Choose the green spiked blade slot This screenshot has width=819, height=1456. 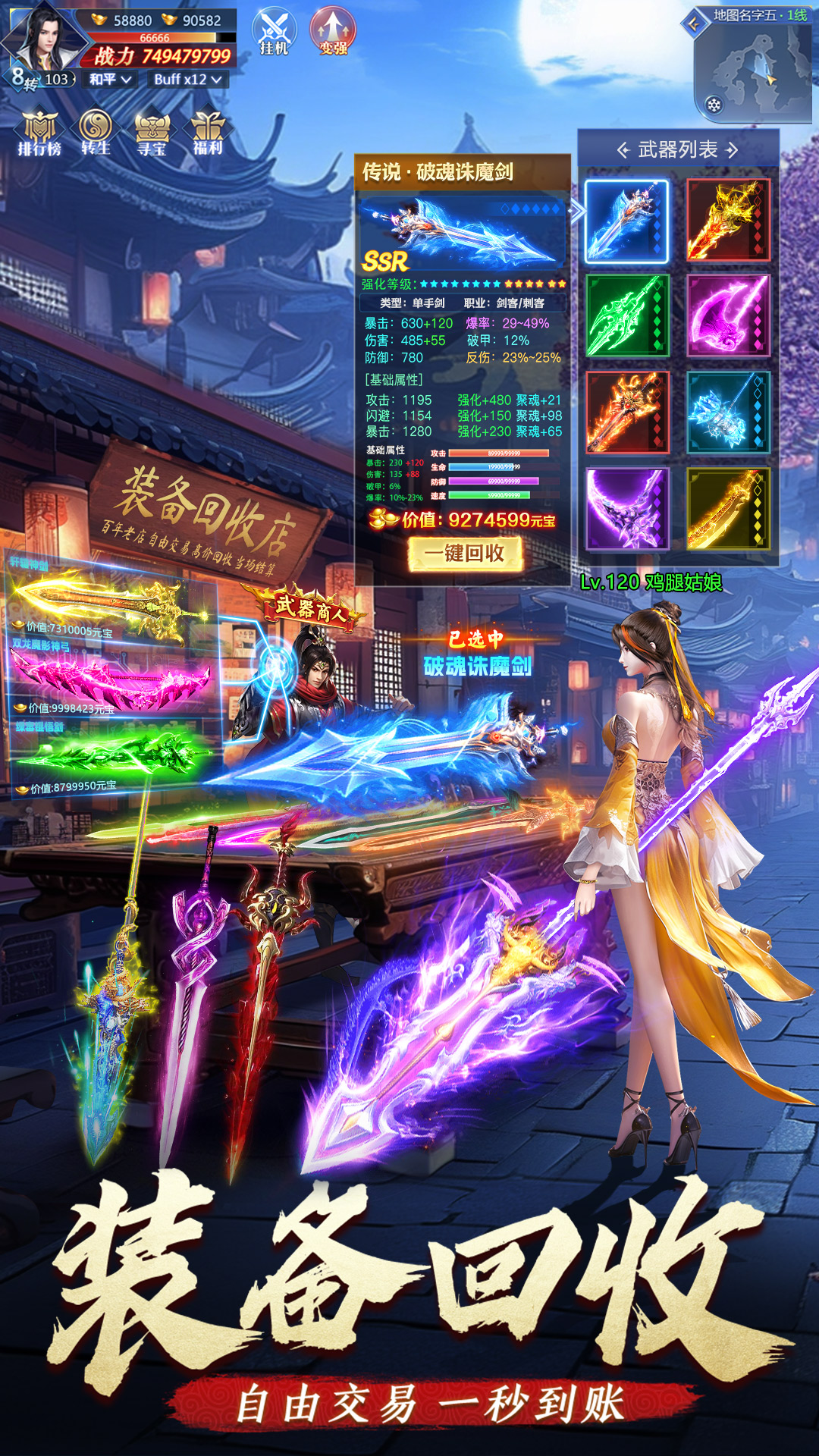coord(626,315)
